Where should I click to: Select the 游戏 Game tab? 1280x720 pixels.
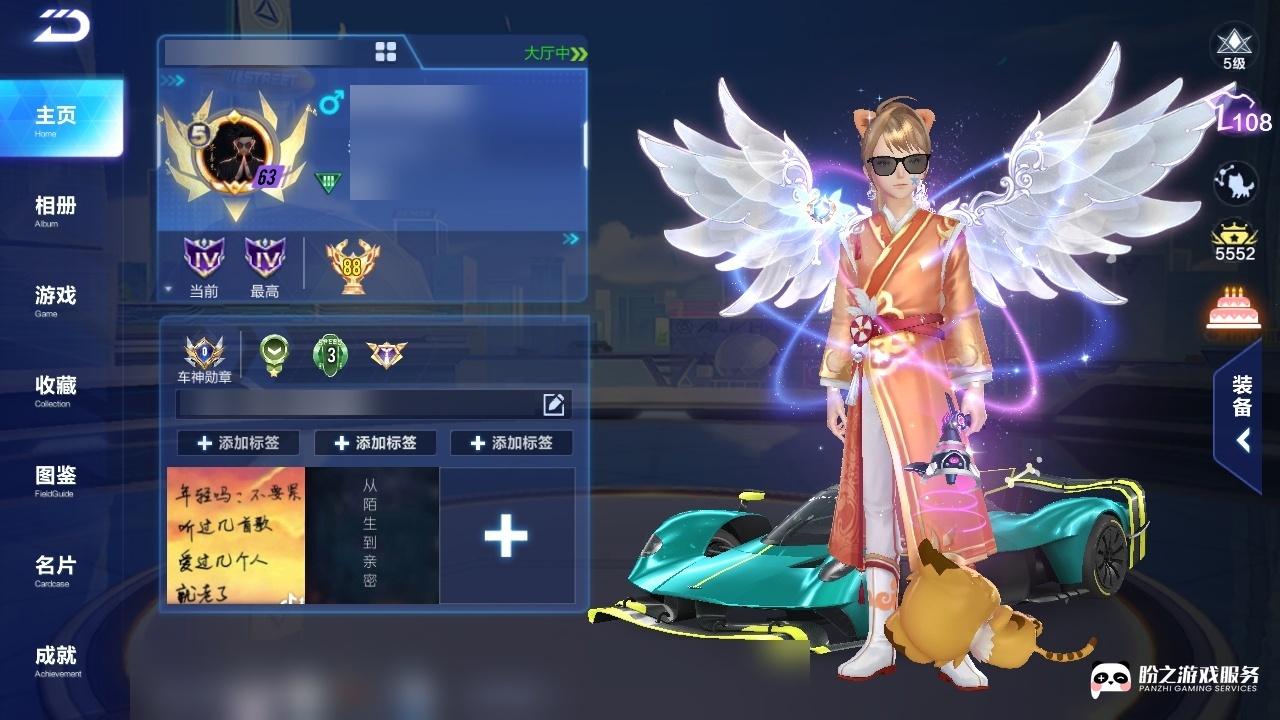click(56, 298)
